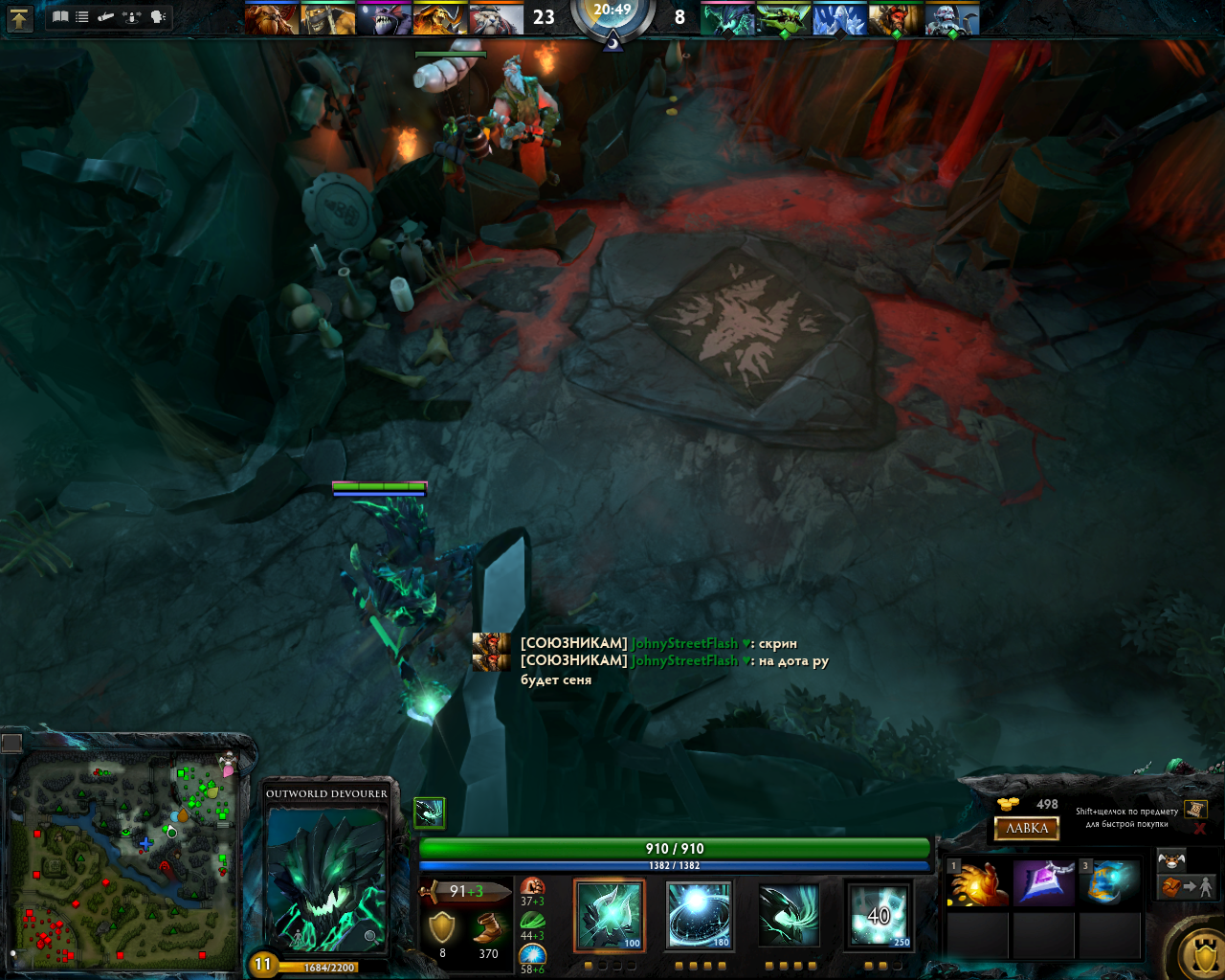Open the main menu gold arrow button
Viewport: 1225px width, 980px height.
19,18
